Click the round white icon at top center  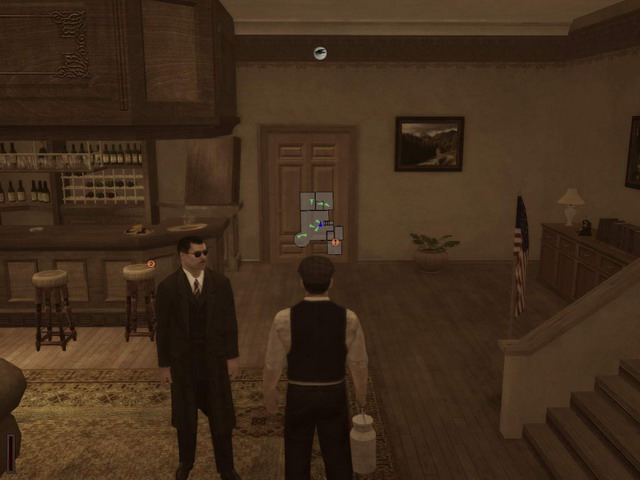click(x=320, y=53)
